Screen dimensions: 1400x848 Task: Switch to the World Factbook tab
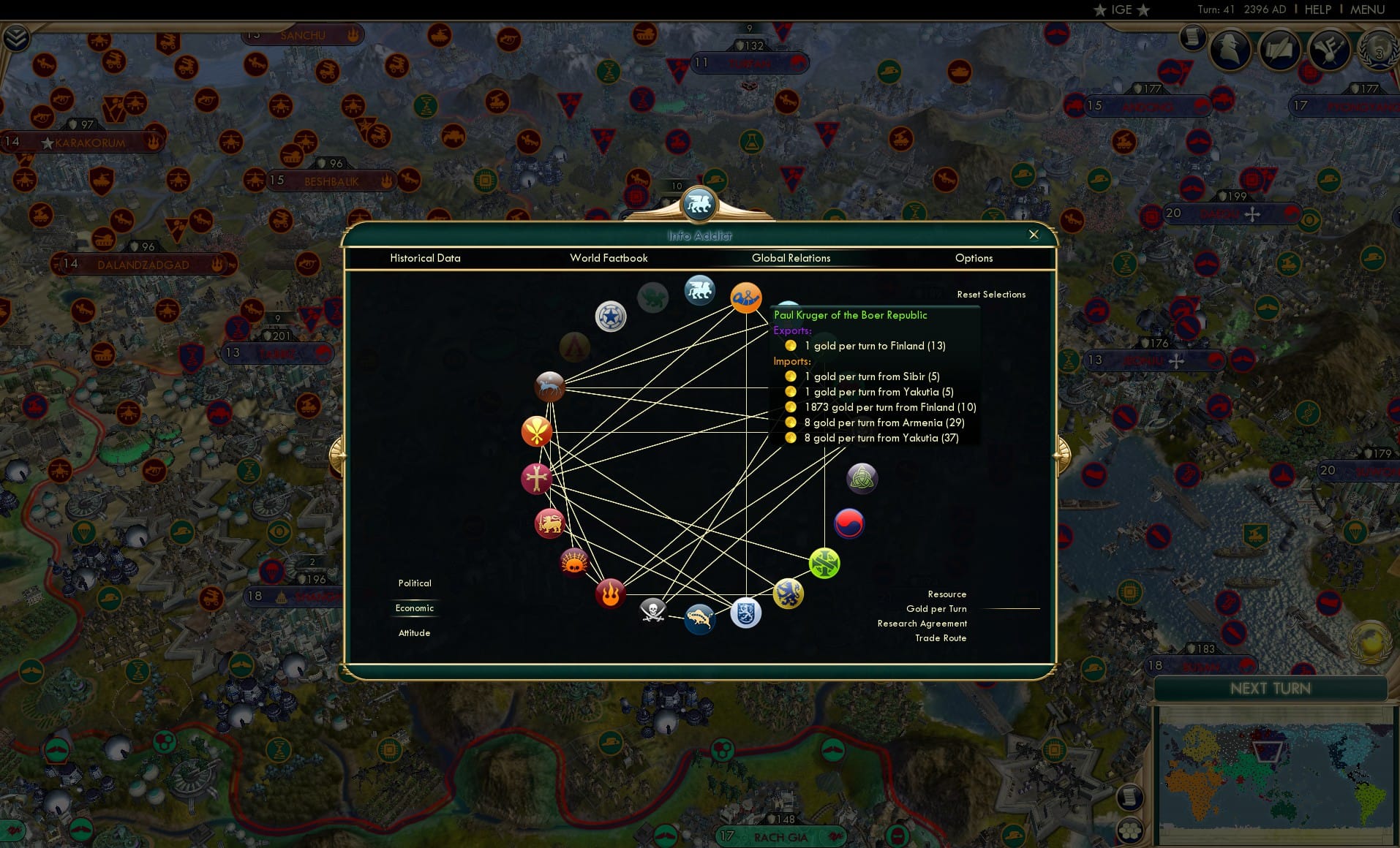tap(609, 258)
